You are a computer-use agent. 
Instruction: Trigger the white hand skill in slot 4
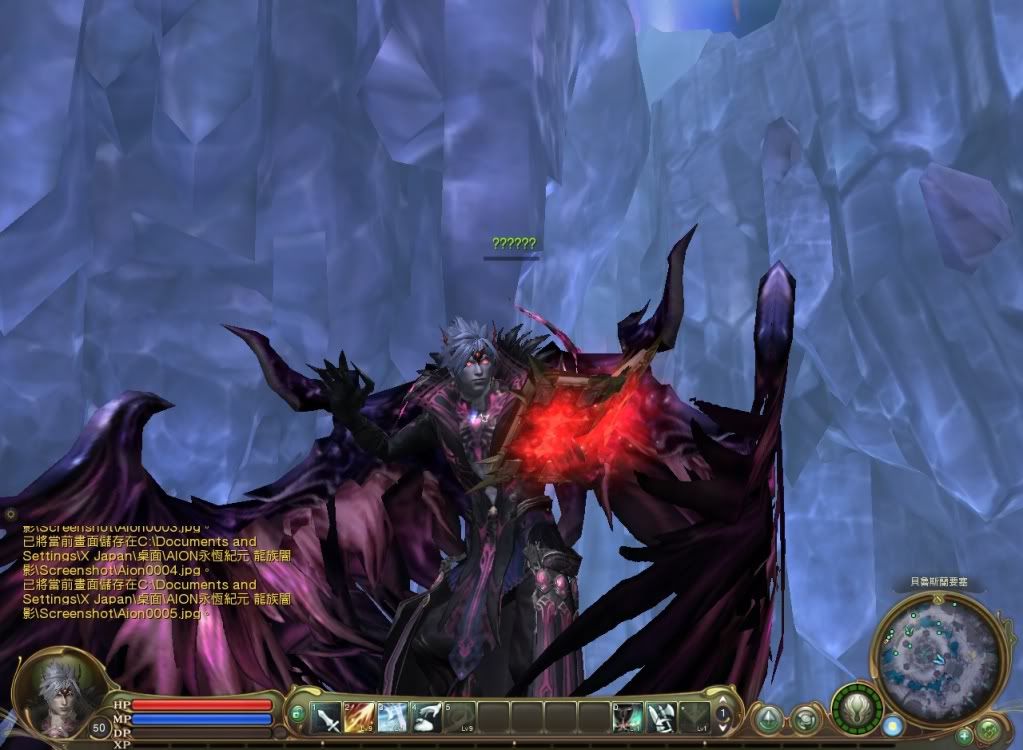coord(427,716)
